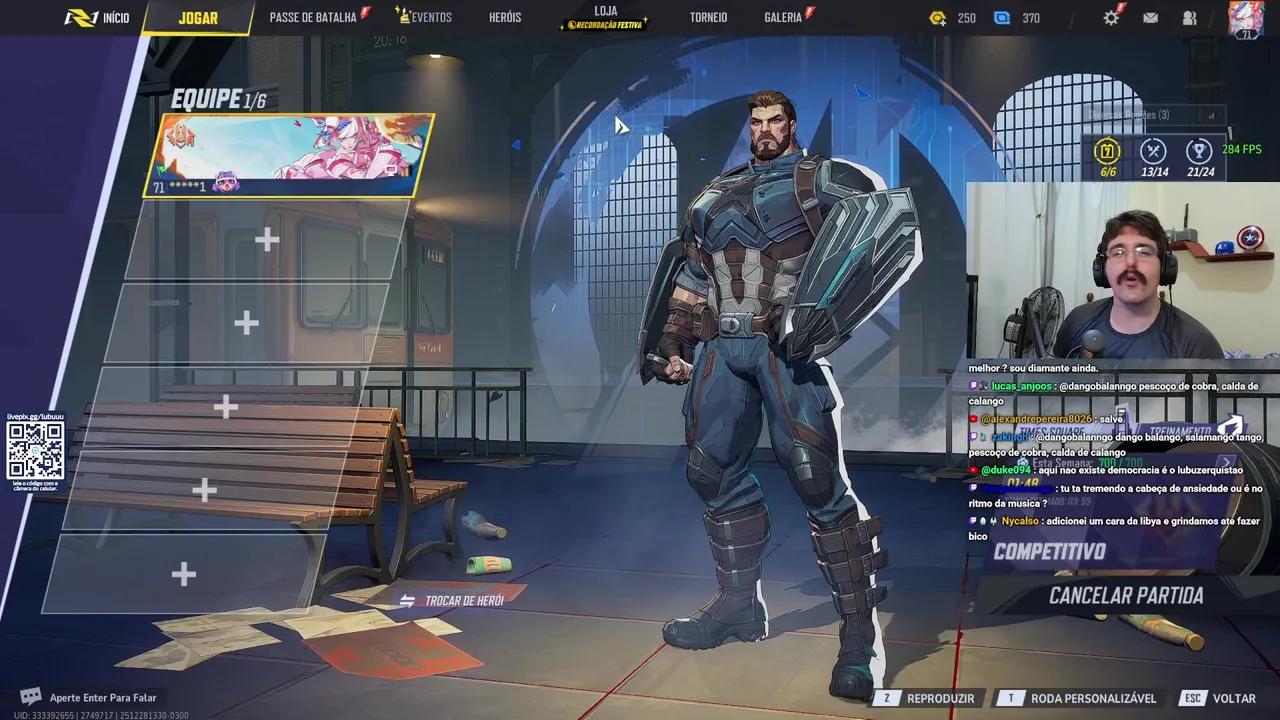Switch to the GALERIA tab

pos(784,17)
